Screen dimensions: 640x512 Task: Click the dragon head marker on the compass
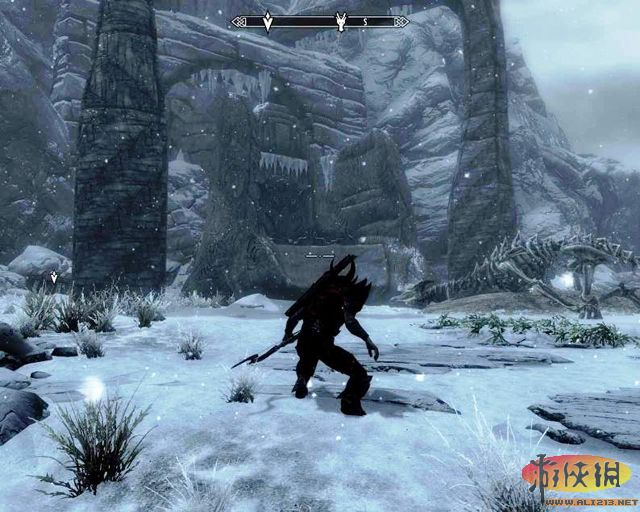341,21
